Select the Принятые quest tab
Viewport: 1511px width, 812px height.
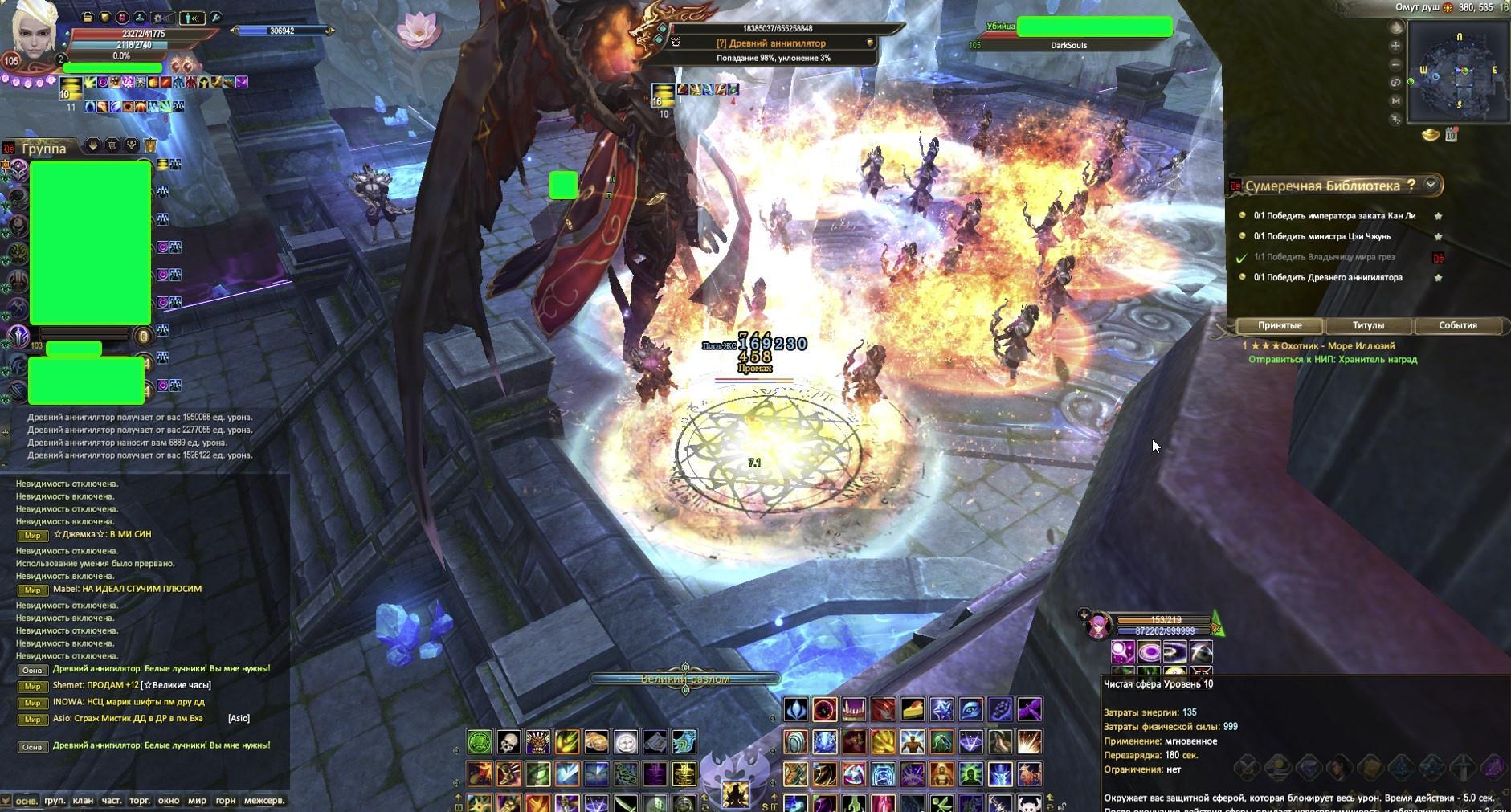(1279, 325)
